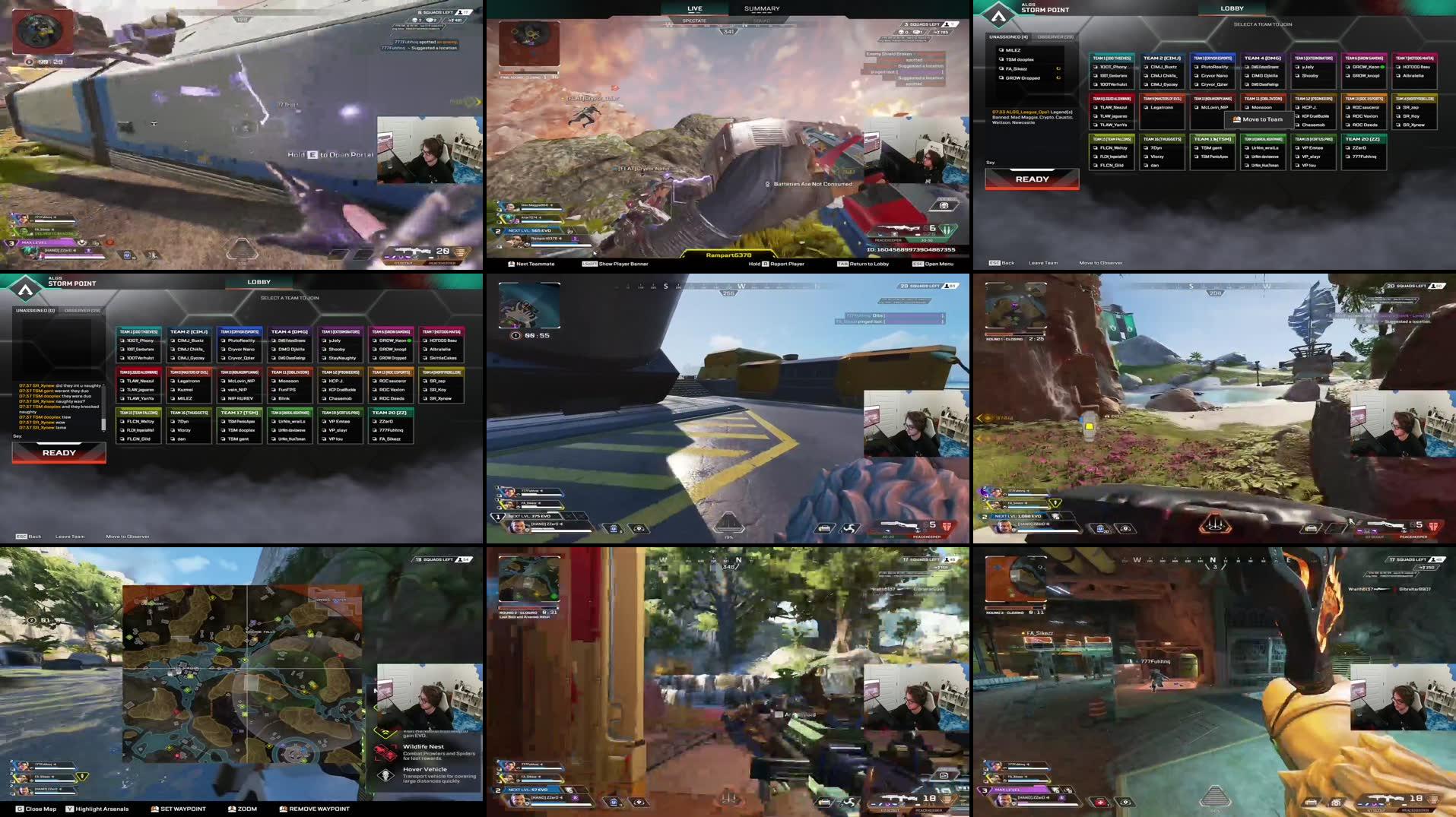Select the OBSERVER (29) tab

(1055, 38)
